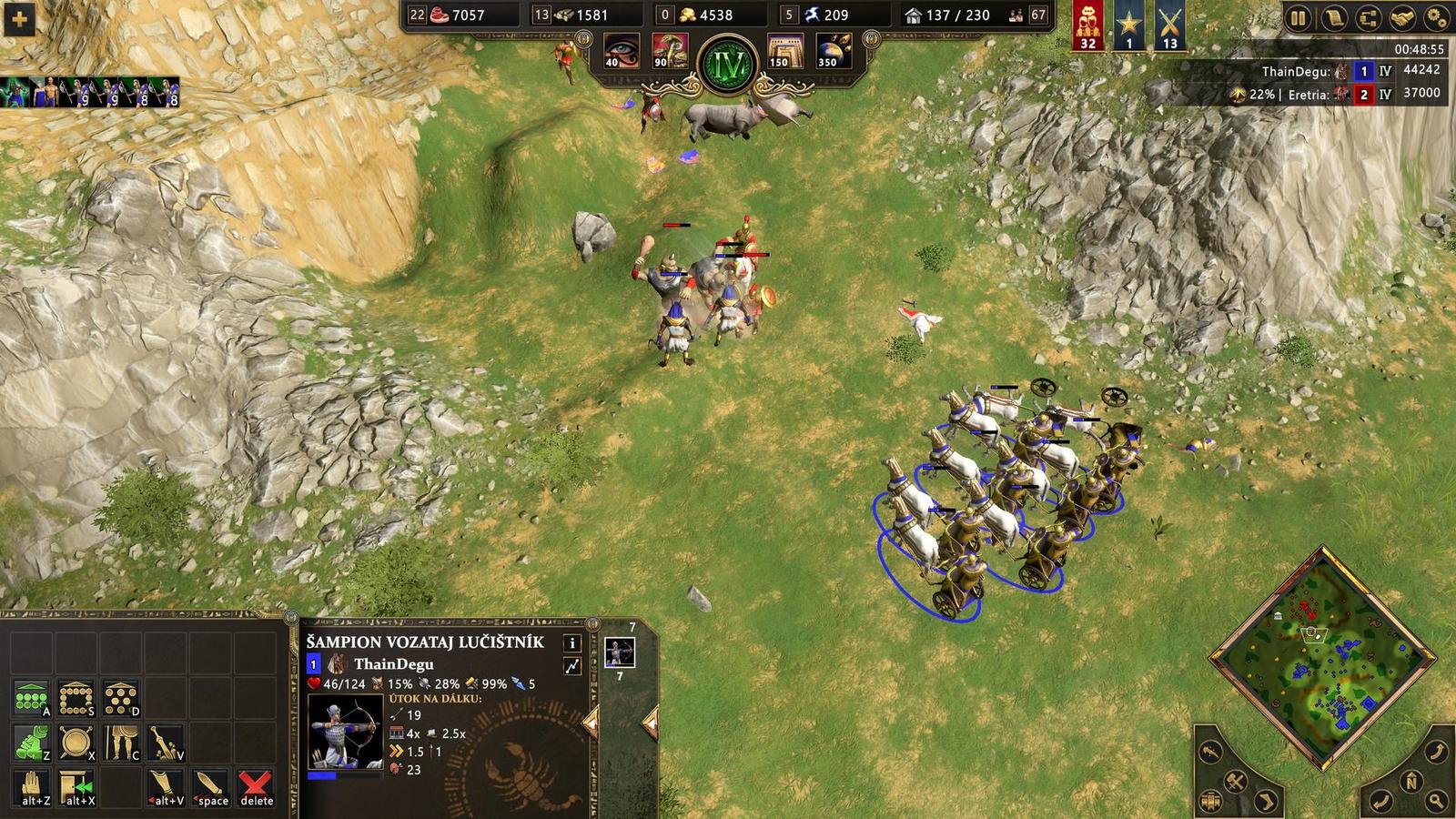
Task: Select the Line formation (A)
Action: pos(31,697)
